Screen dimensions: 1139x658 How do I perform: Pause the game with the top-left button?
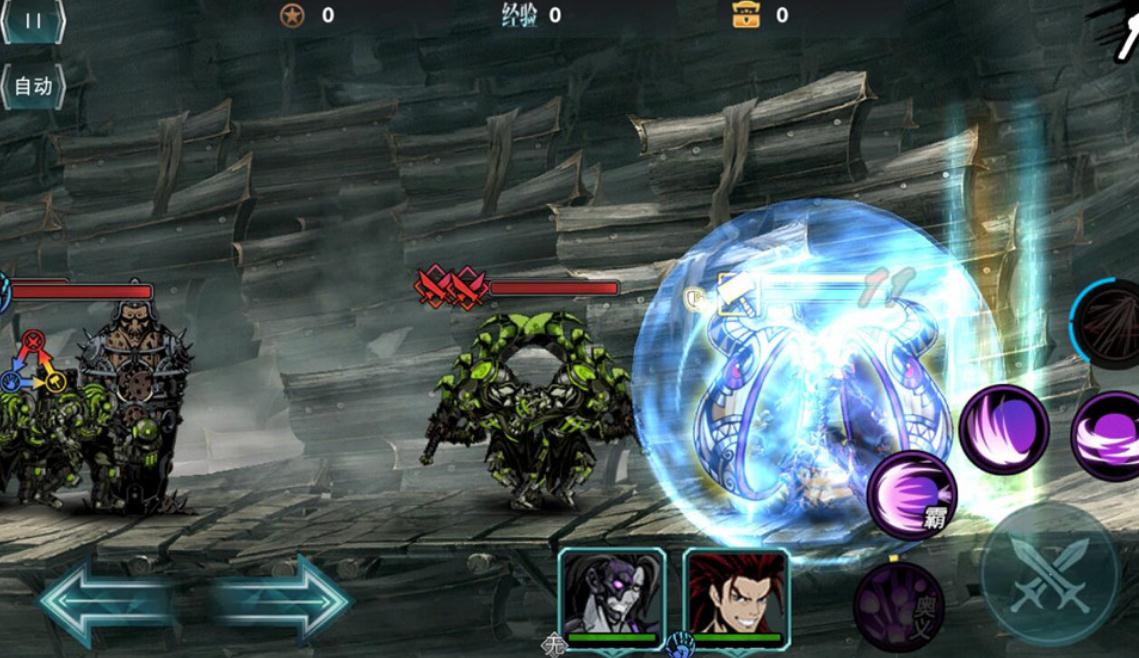point(33,20)
